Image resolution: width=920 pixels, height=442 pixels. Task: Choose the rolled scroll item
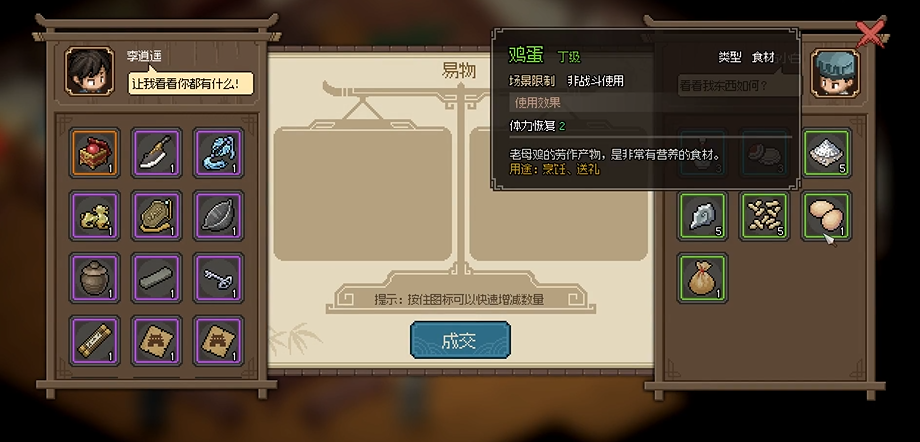click(94, 339)
